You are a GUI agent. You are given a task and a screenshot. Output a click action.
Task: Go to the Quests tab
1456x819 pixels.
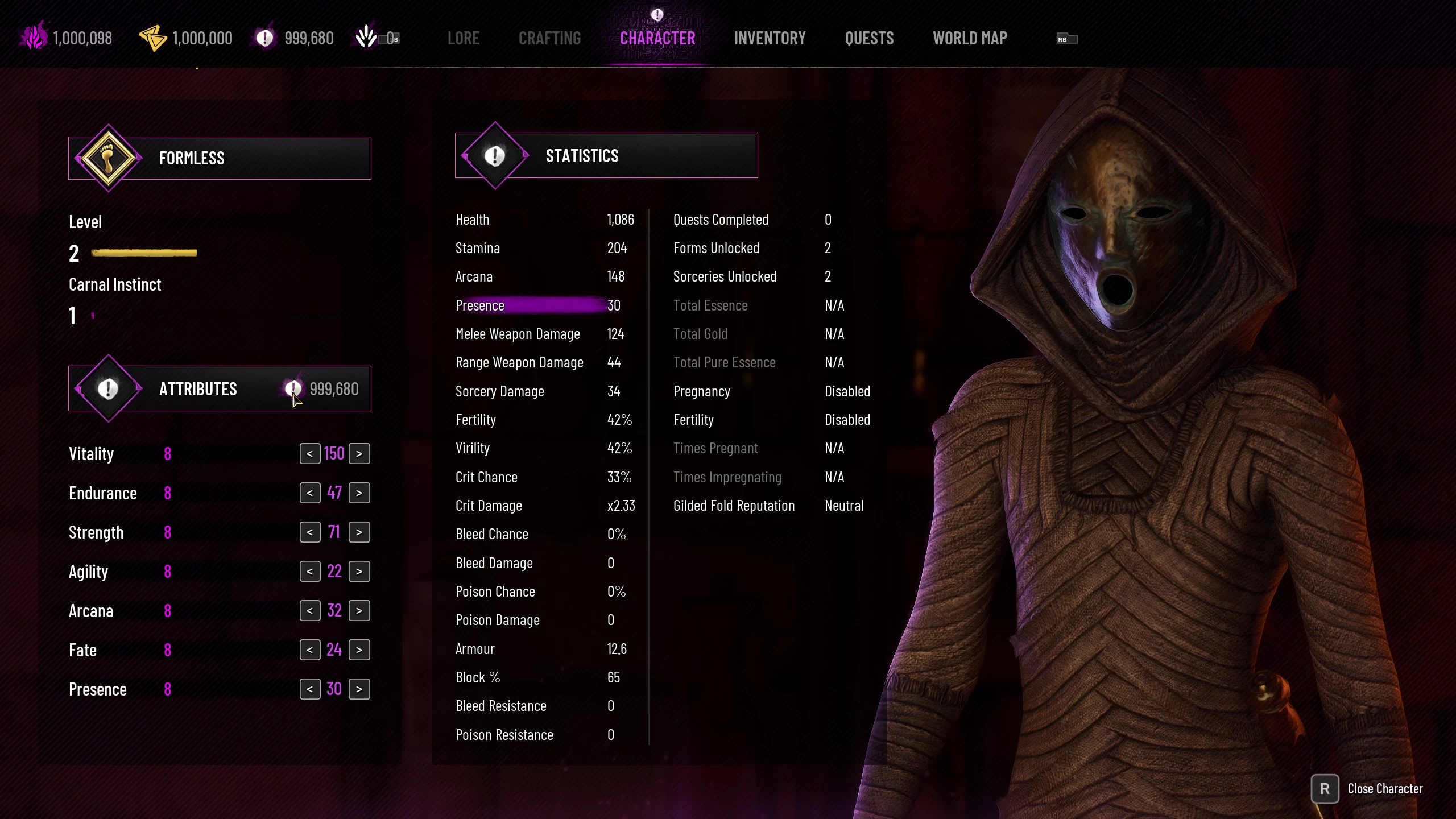pos(869,38)
